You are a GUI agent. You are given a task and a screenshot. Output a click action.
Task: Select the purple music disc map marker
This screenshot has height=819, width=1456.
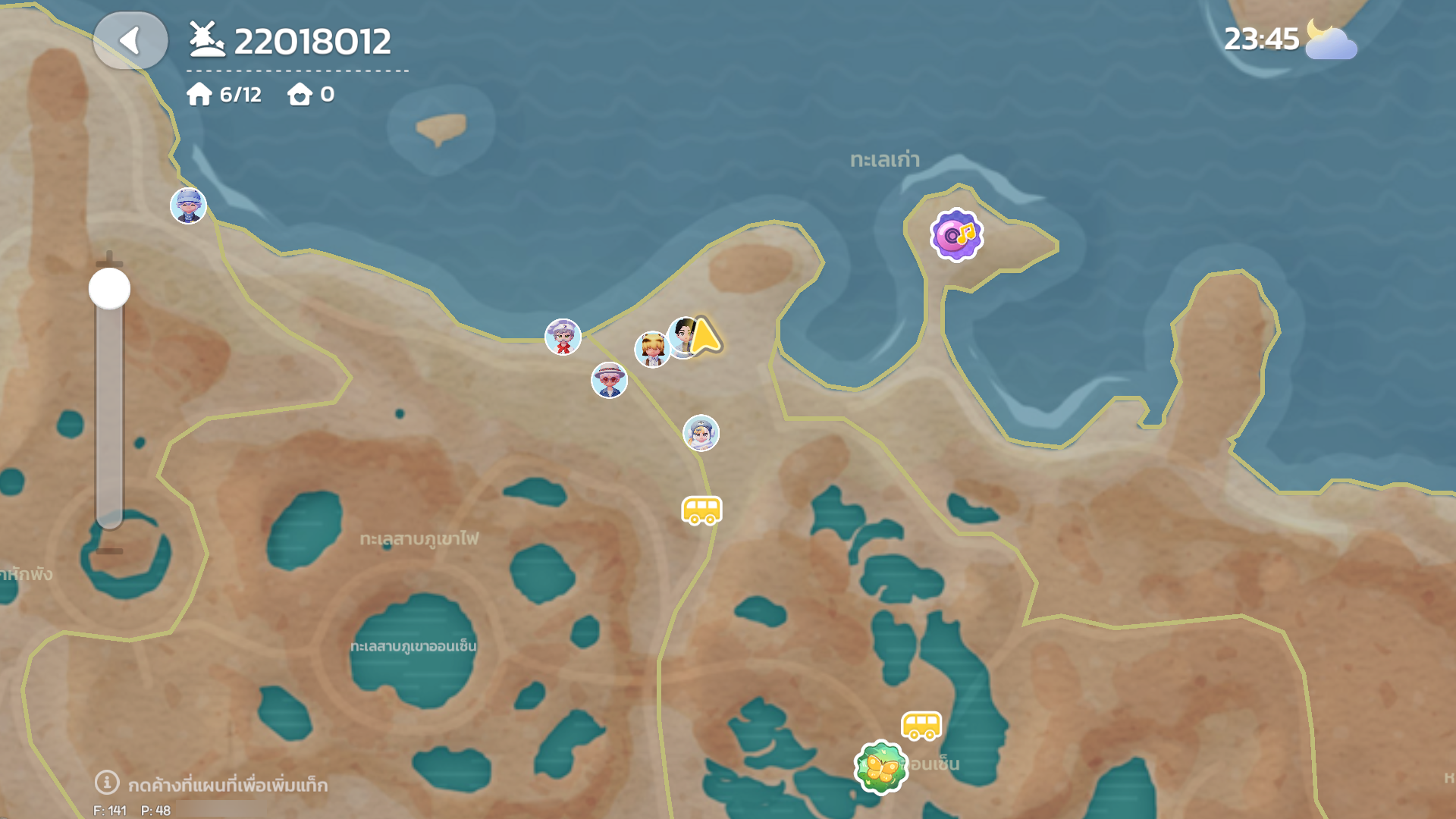point(956,235)
